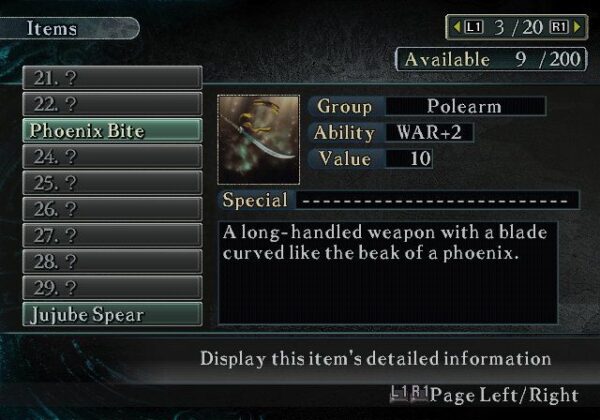Select the locked entry 27
Image resolution: width=600 pixels, height=420 pixels.
tap(112, 236)
